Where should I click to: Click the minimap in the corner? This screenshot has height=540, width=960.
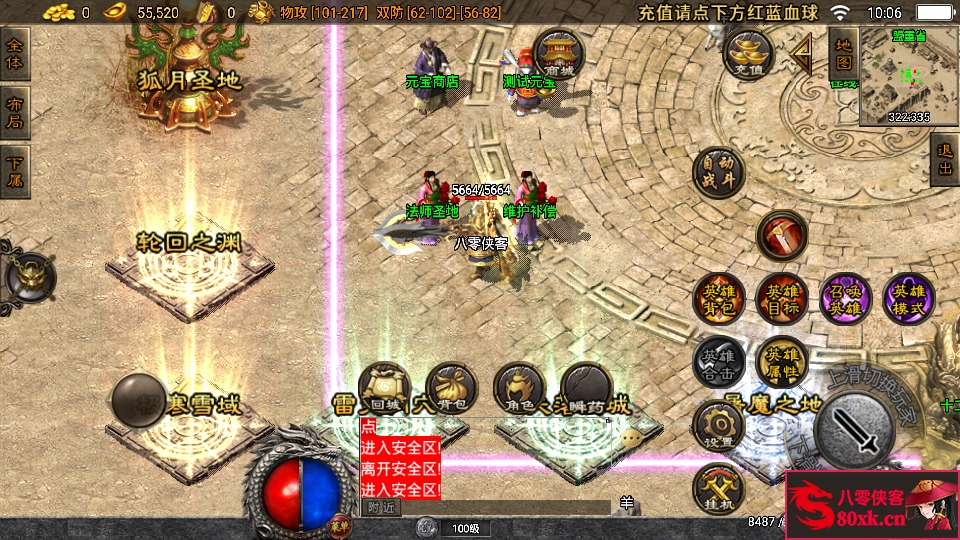[909, 76]
